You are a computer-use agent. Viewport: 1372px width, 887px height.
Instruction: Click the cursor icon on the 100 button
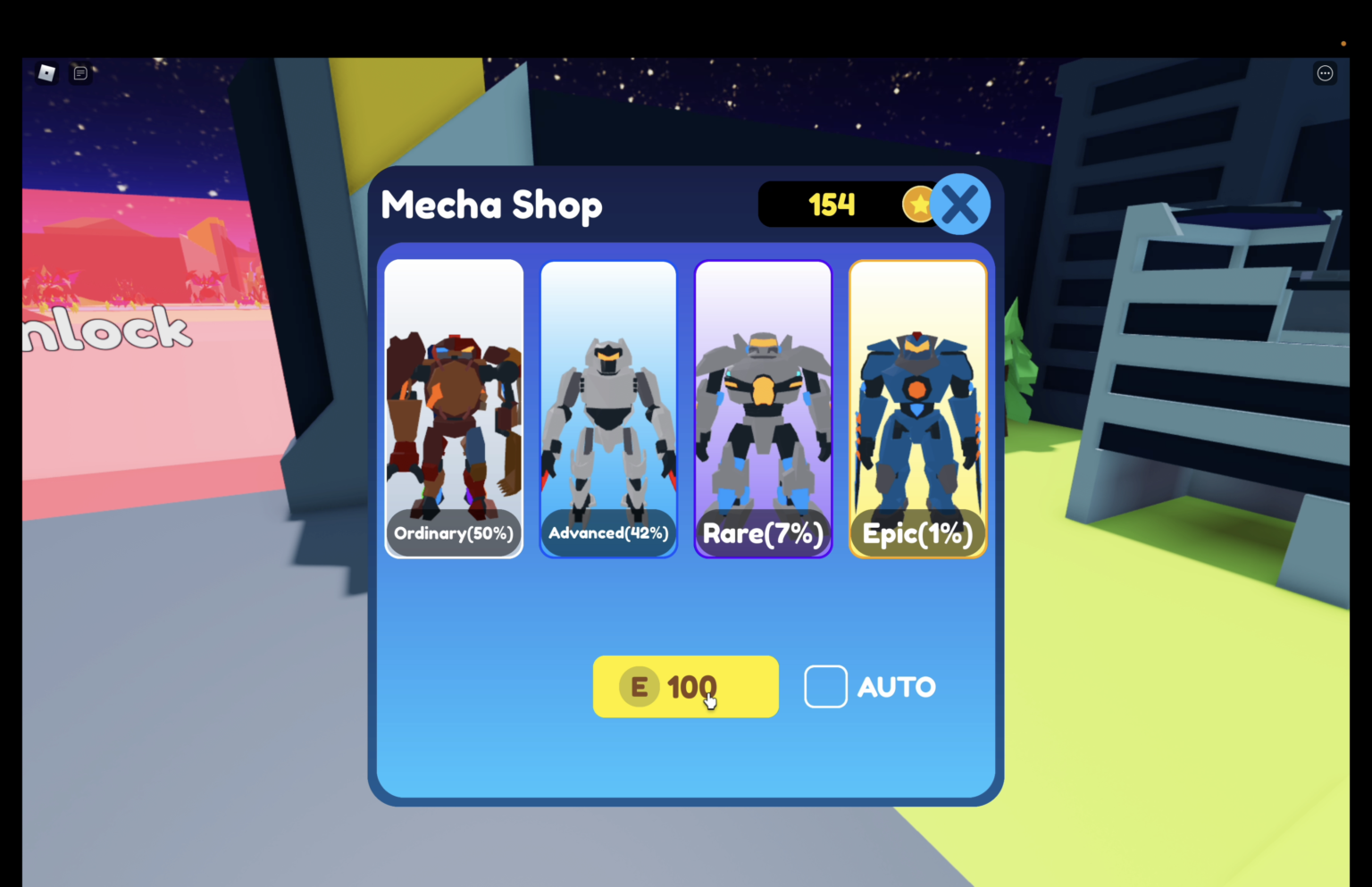tap(710, 699)
